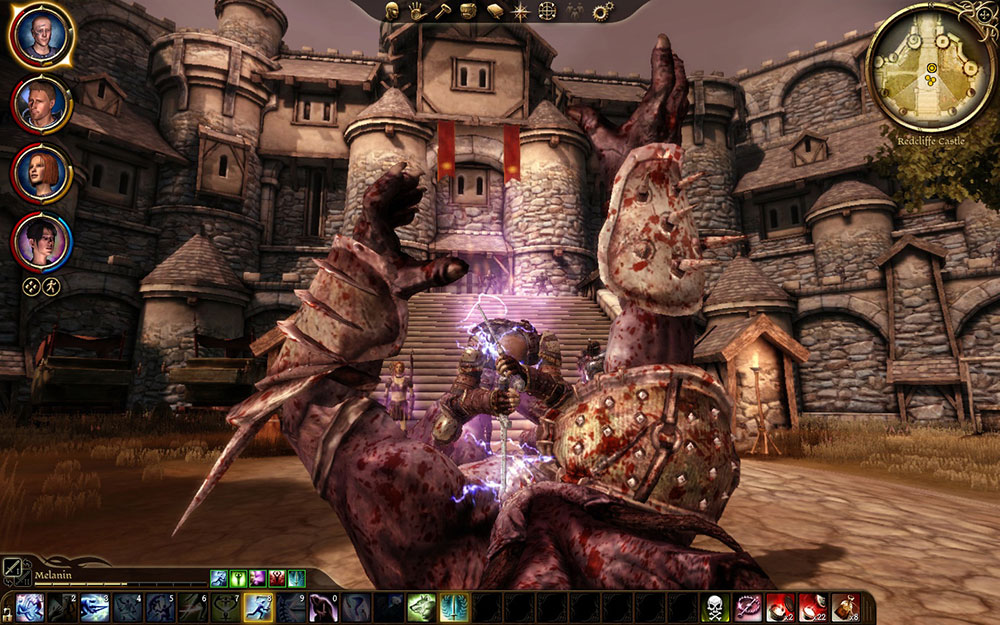Use the red poultice stack of 2

780,607
